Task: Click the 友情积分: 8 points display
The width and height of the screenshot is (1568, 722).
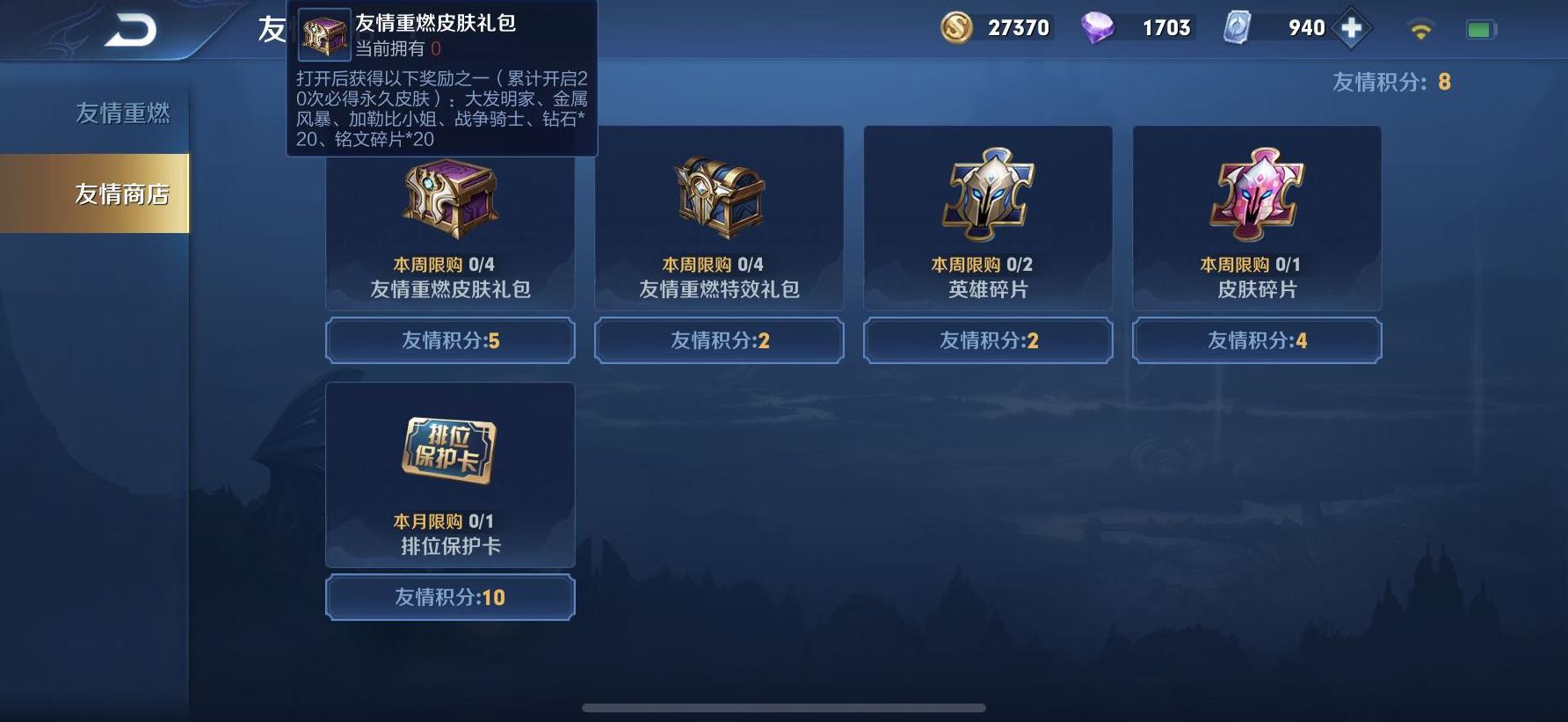Action: coord(1393,83)
